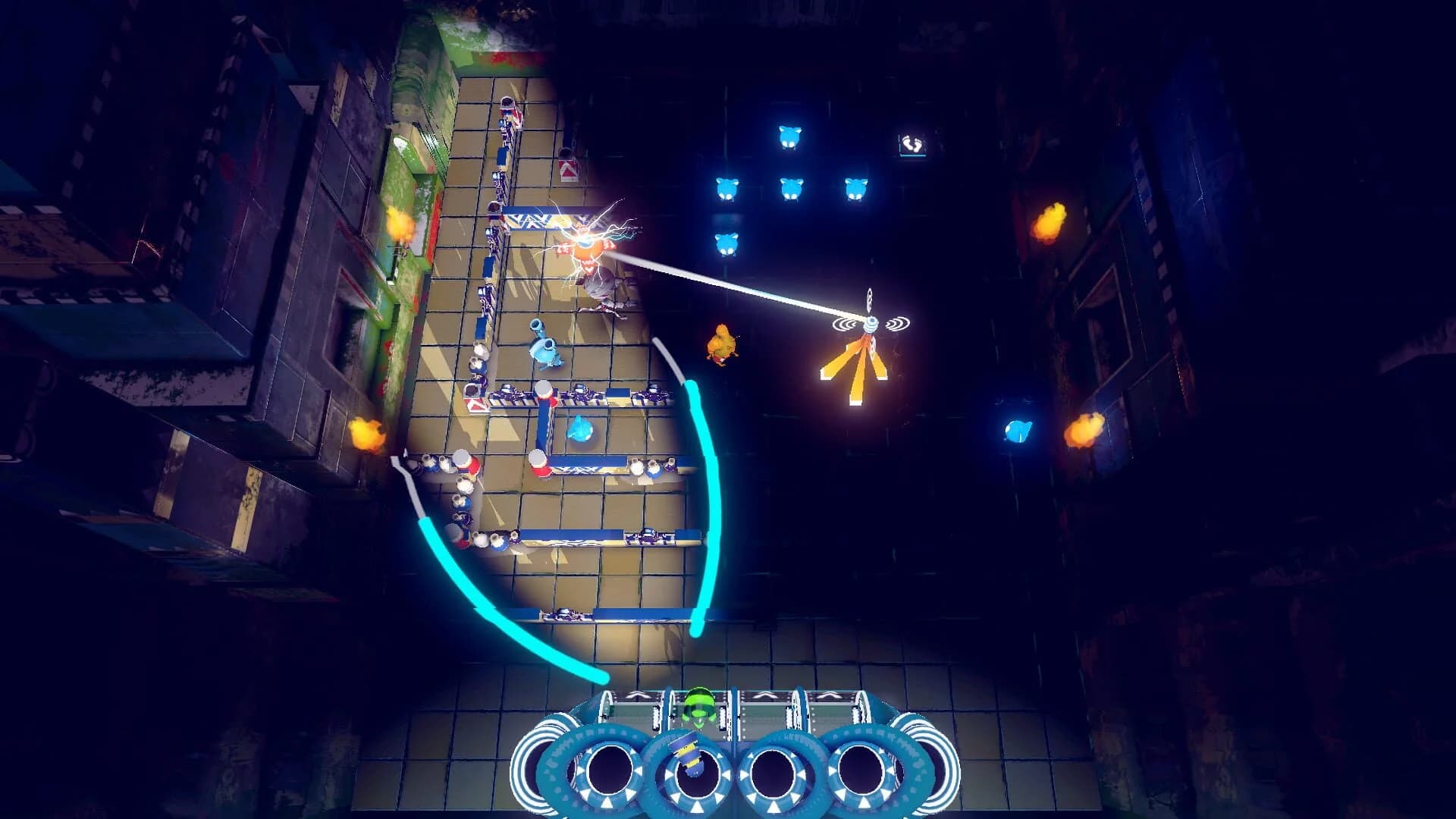Toggle the chevron arrow above the third cannon
1456x819 pixels.
click(764, 694)
